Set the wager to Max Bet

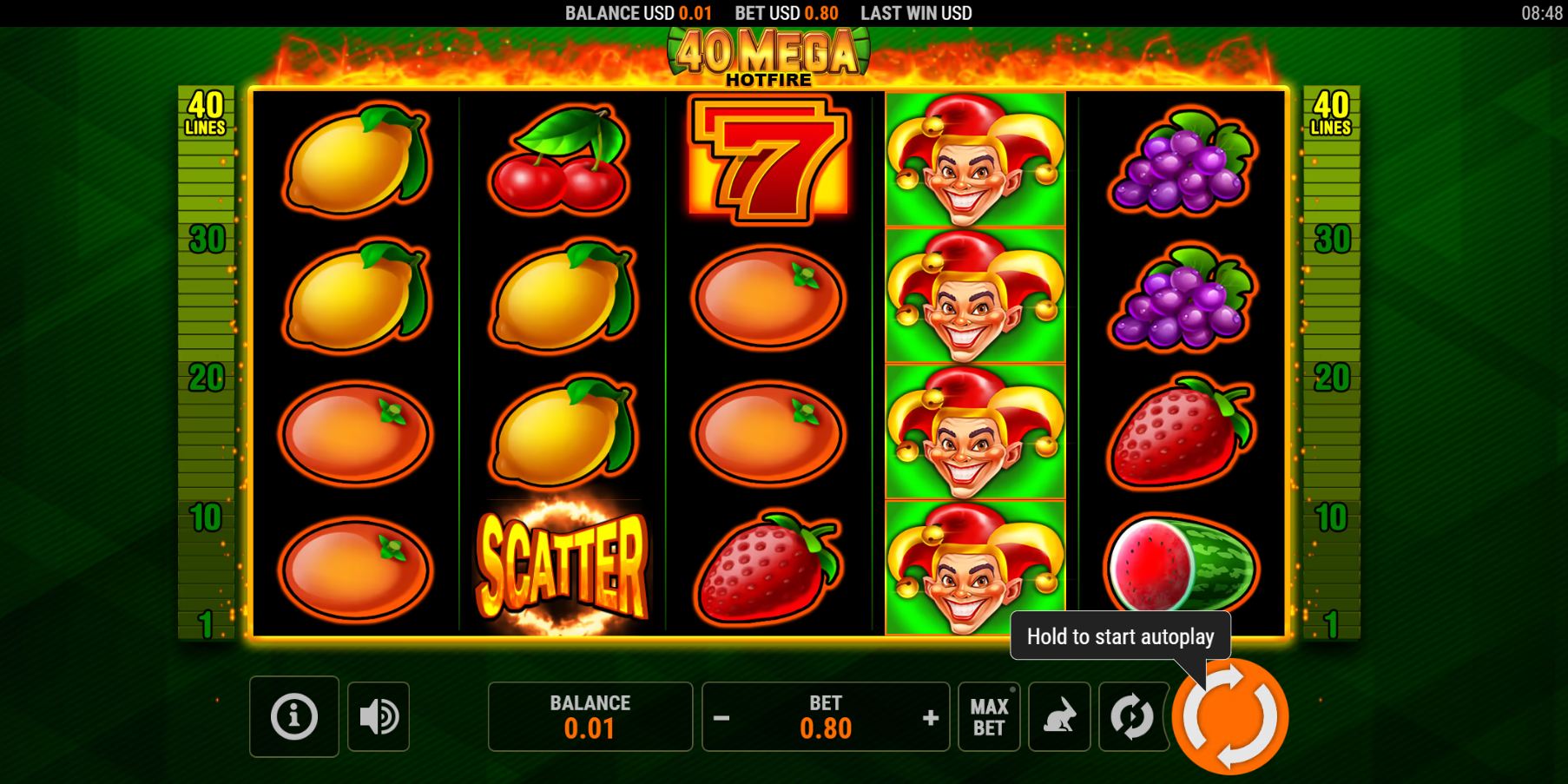[x=989, y=716]
